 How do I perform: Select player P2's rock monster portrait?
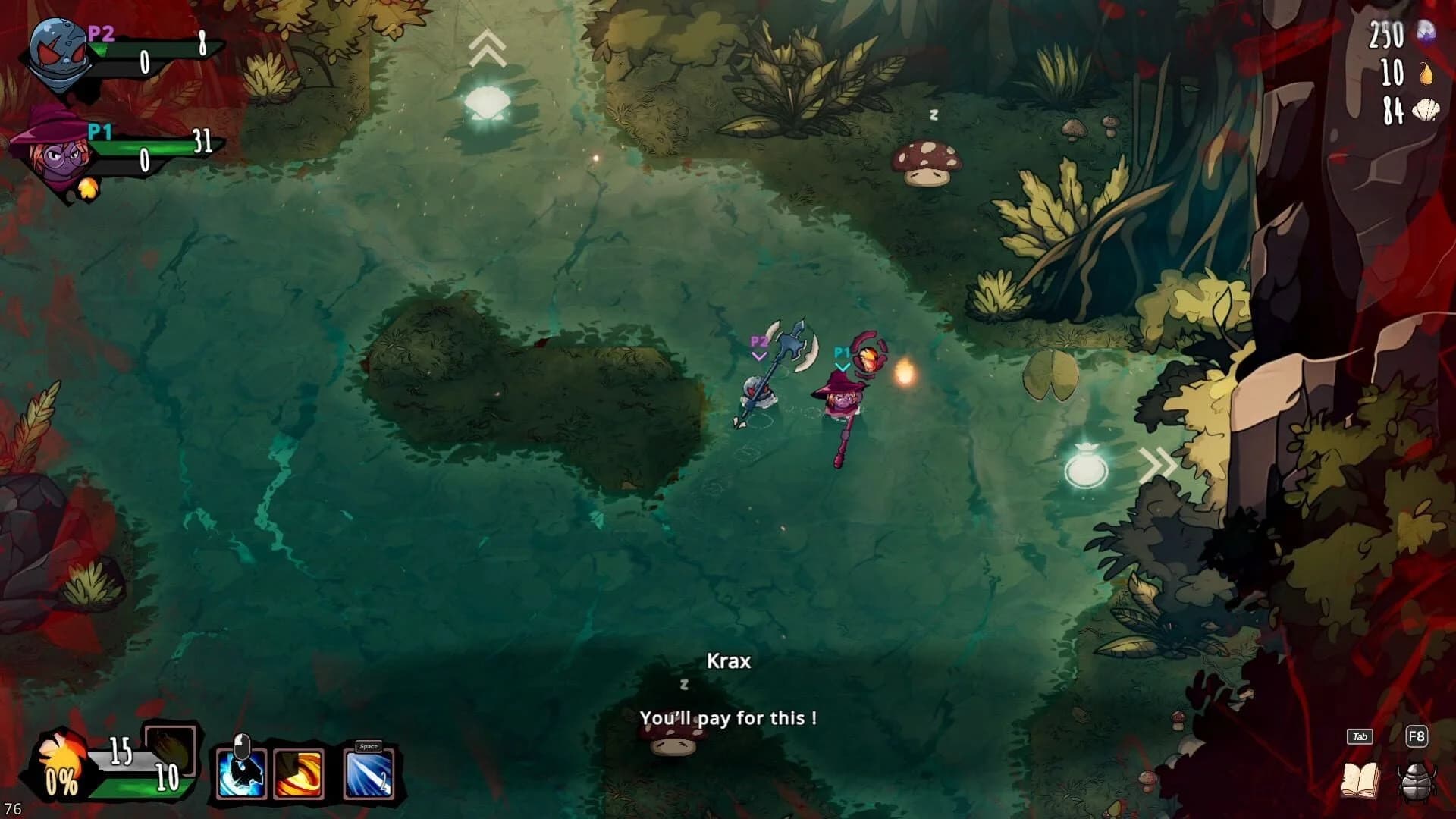click(x=57, y=53)
